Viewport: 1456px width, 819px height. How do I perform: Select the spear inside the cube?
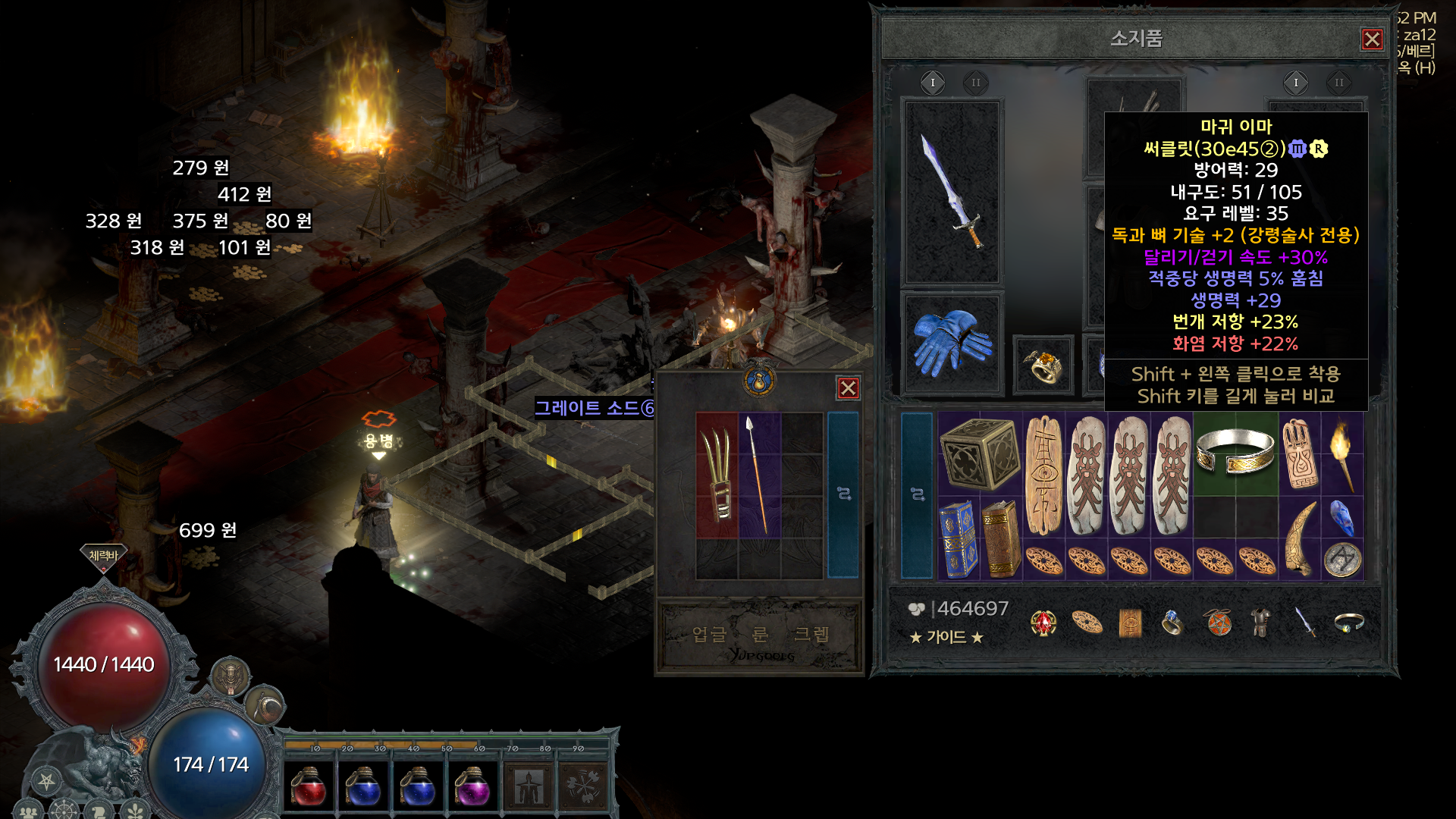tap(758, 475)
